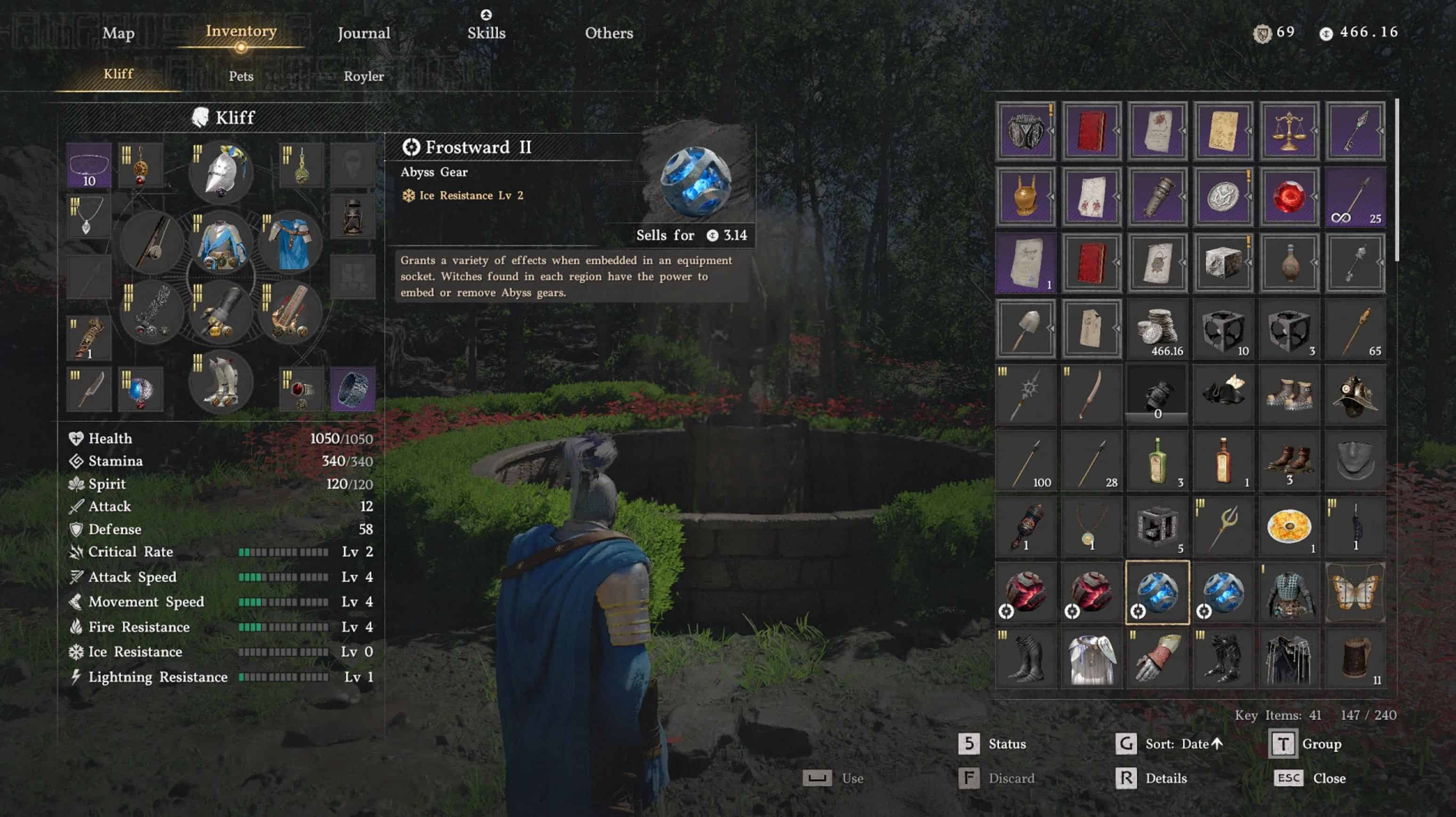Click the equipped lantern slot

pos(352,217)
